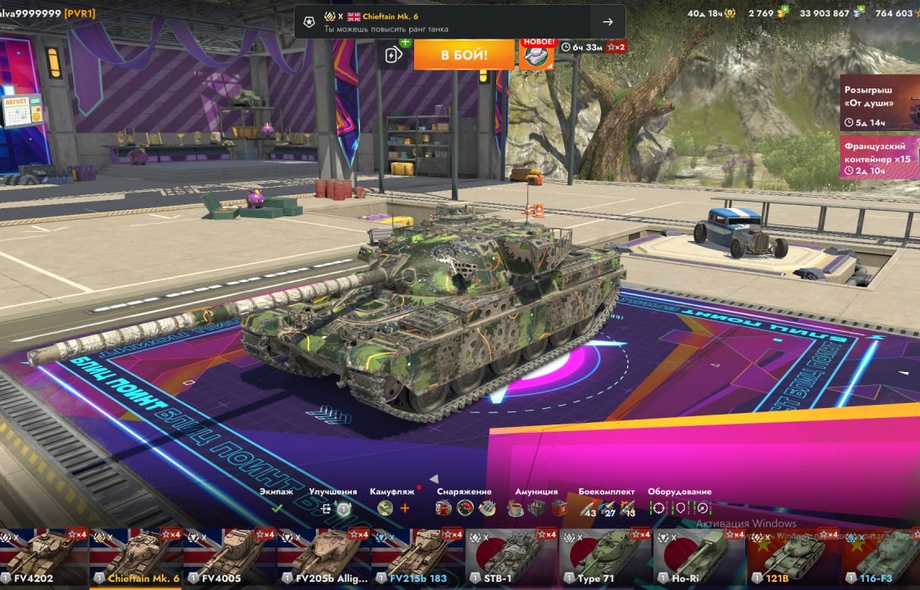The width and height of the screenshot is (920, 590).
Task: Pick the FV215b 183 tank
Action: point(418,558)
